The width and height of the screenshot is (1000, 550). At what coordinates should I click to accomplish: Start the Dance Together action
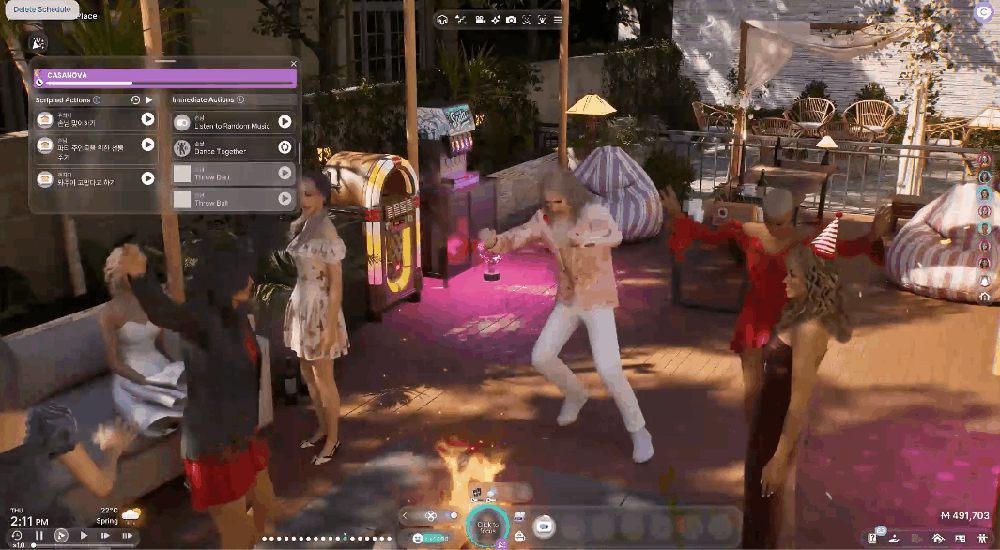[x=285, y=148]
